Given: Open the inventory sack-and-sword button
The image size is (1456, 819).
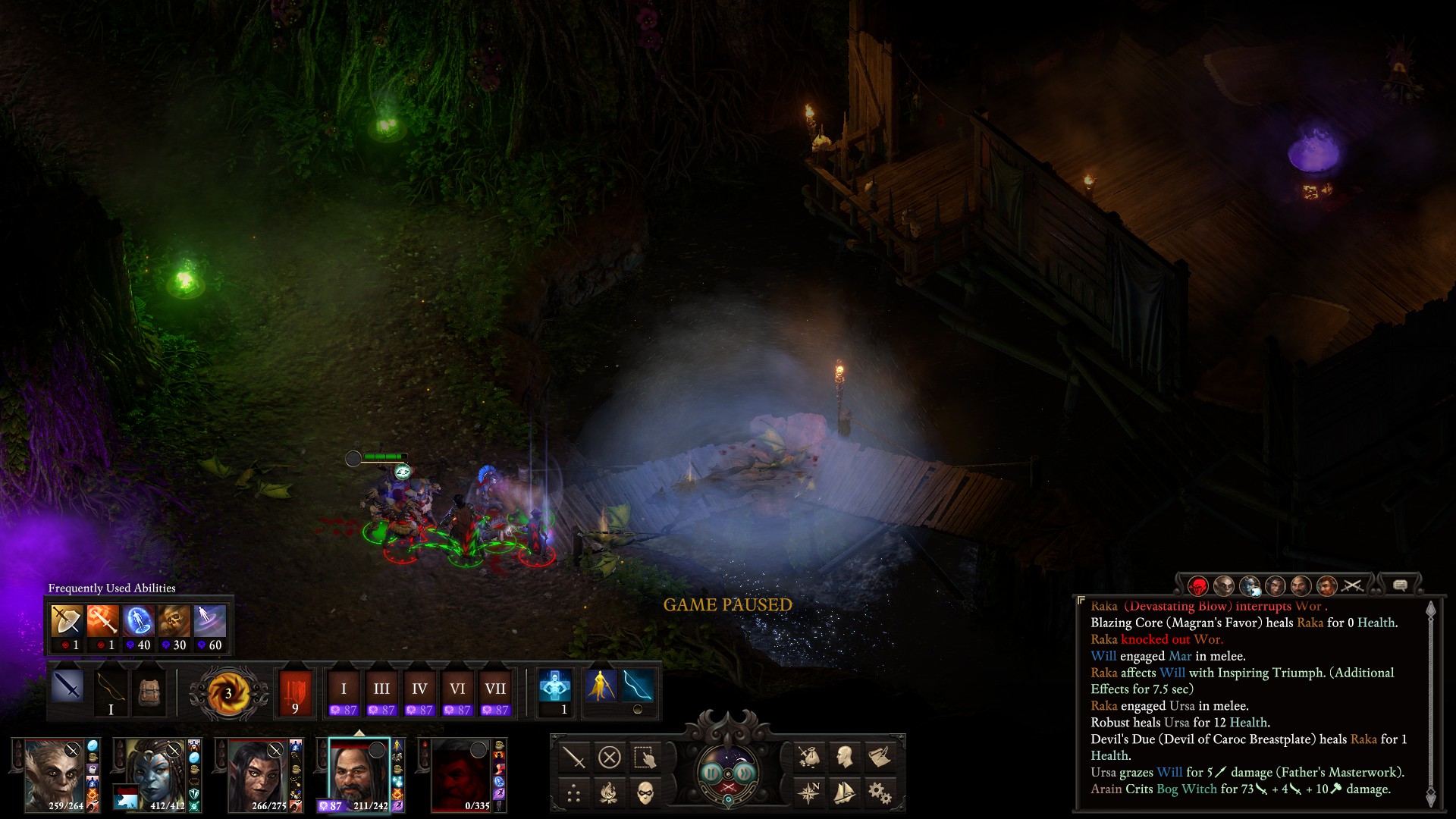Looking at the screenshot, I should [808, 756].
